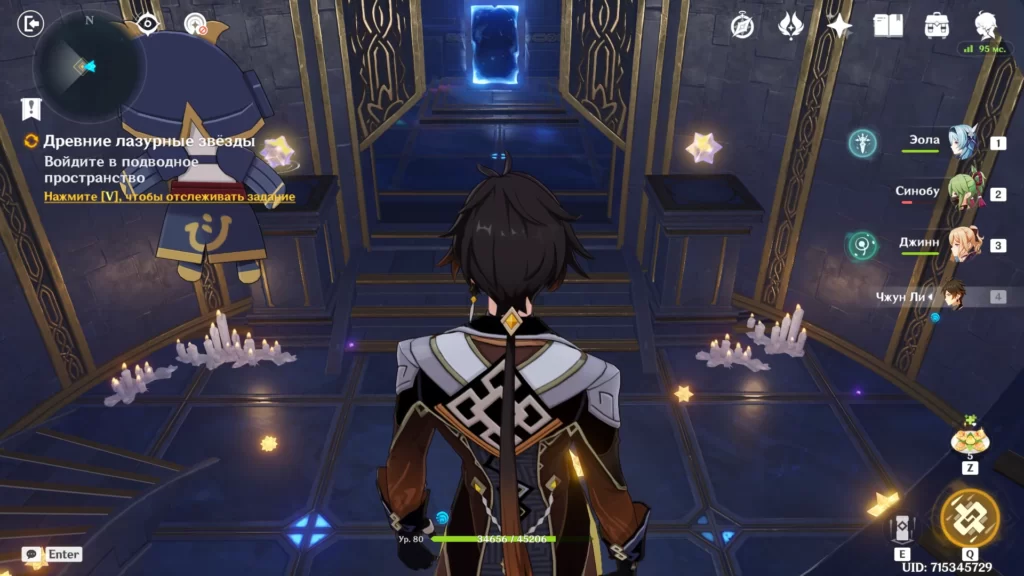
Task: Use the food dish quick-item
Action: click(x=969, y=439)
